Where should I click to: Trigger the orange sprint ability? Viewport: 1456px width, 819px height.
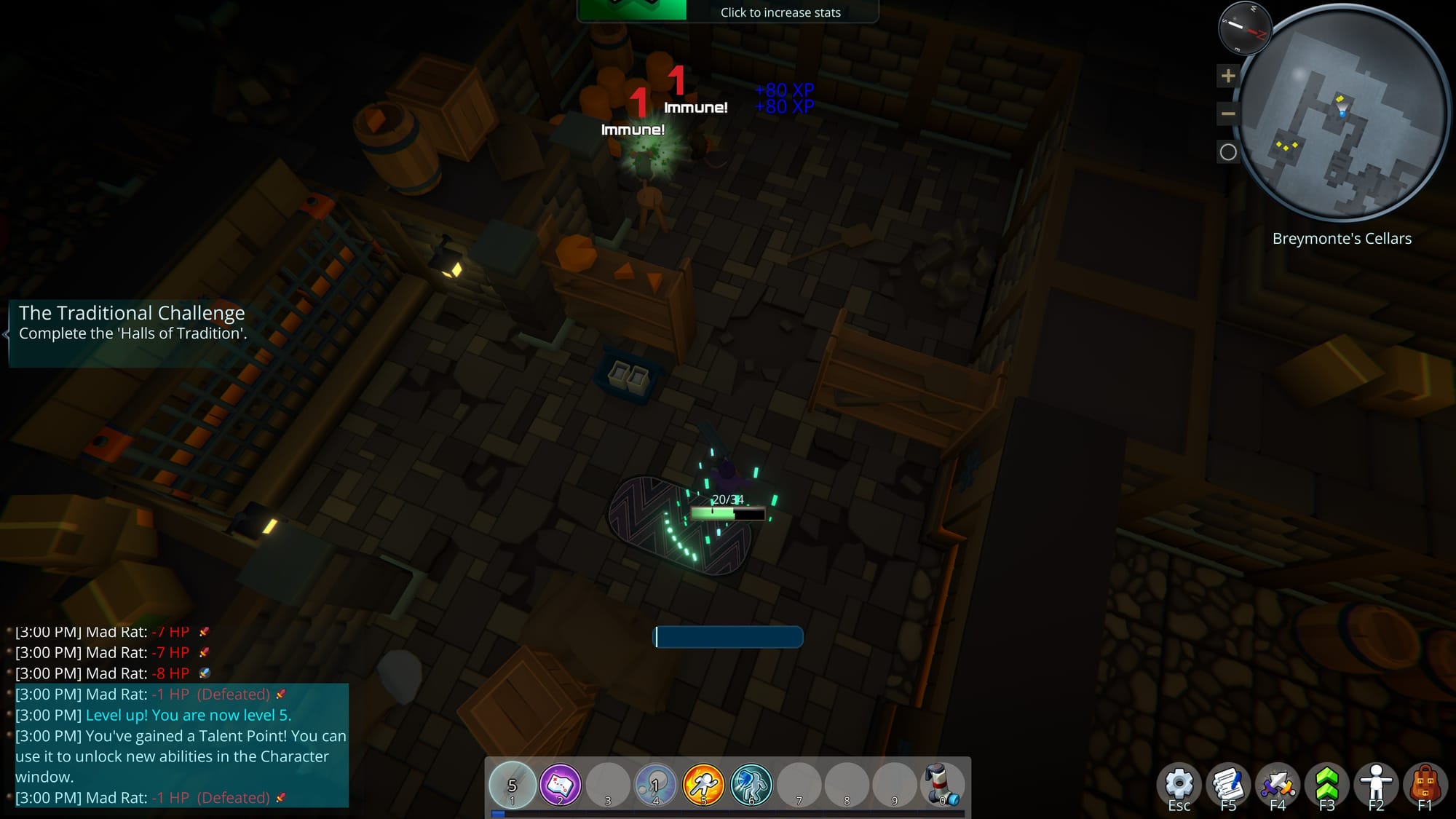tap(703, 784)
